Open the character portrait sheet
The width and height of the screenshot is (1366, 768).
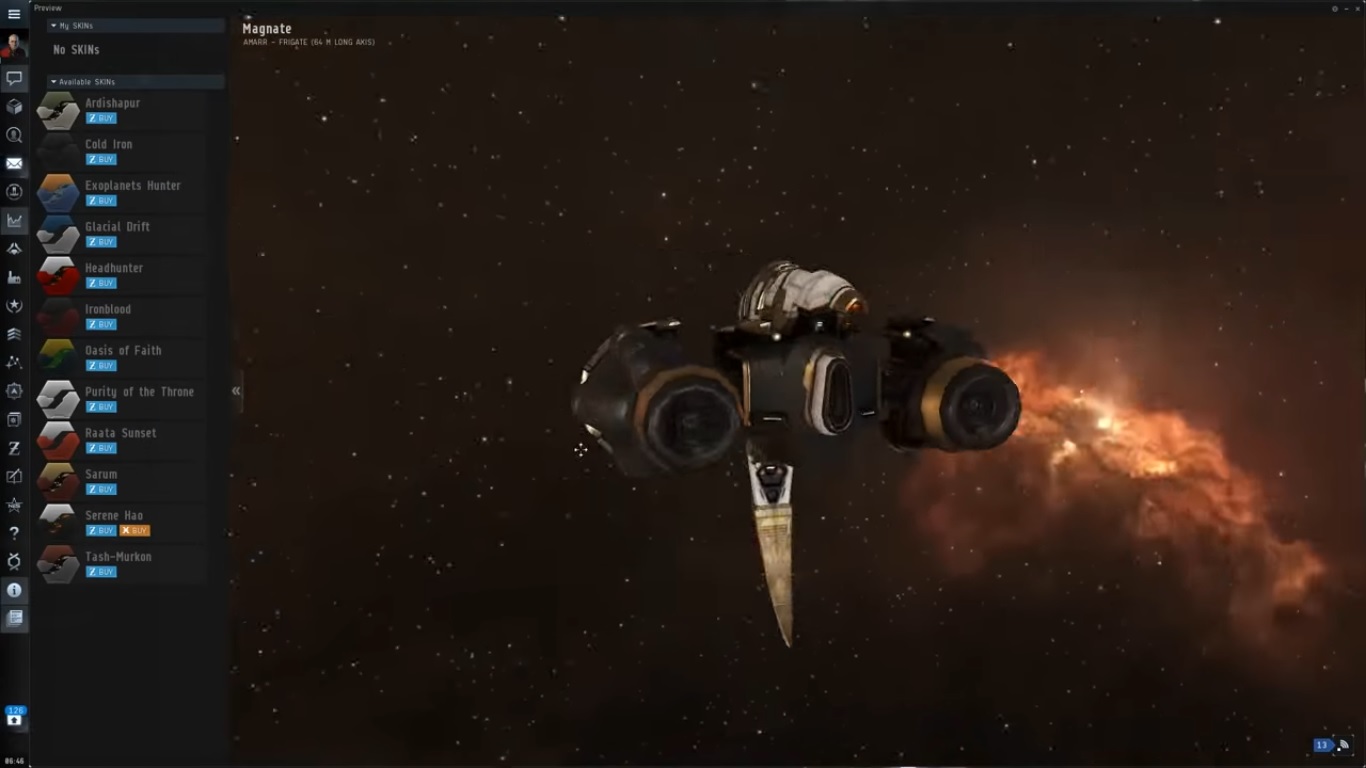14,46
